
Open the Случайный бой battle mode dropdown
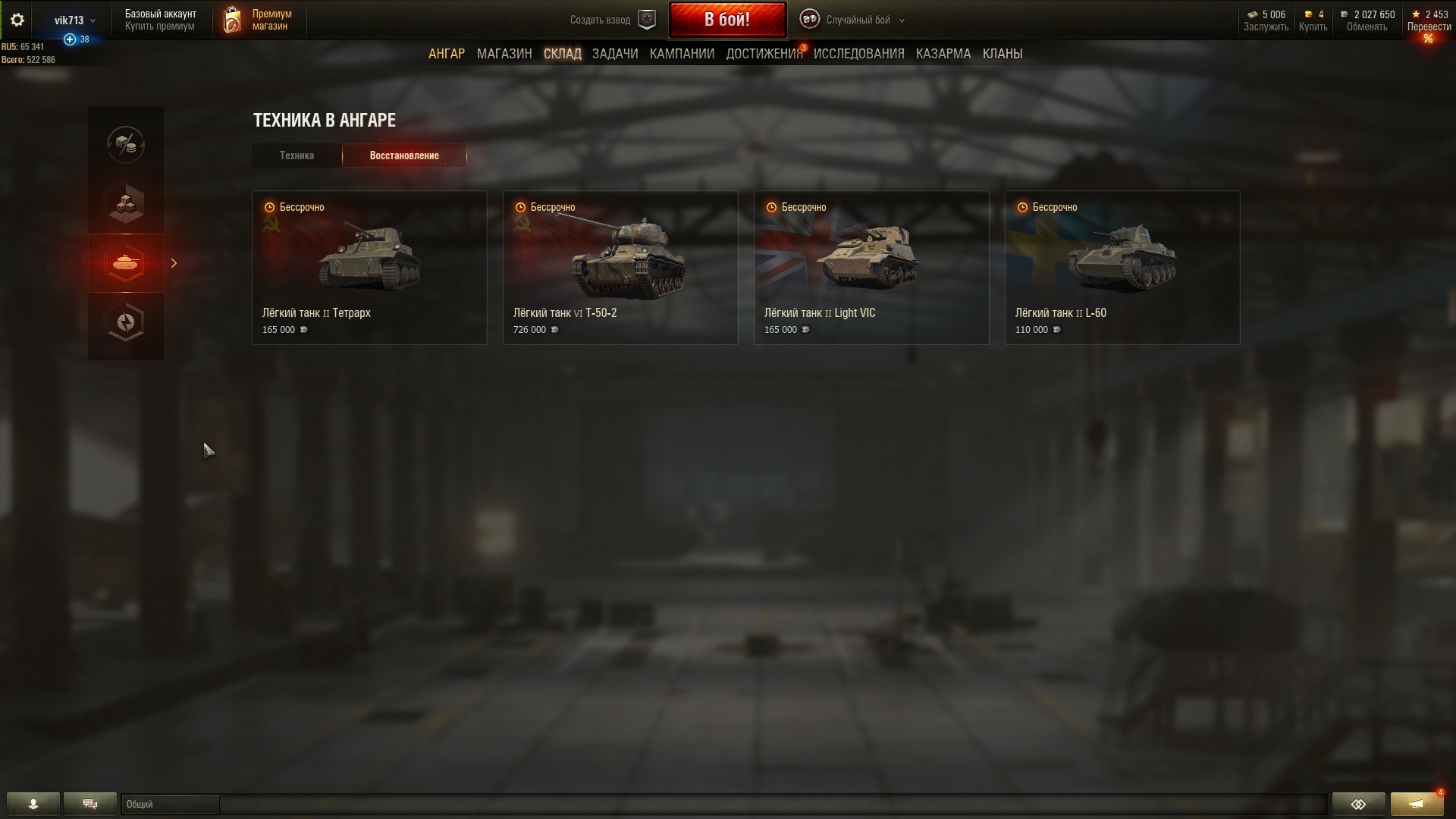[x=855, y=20]
